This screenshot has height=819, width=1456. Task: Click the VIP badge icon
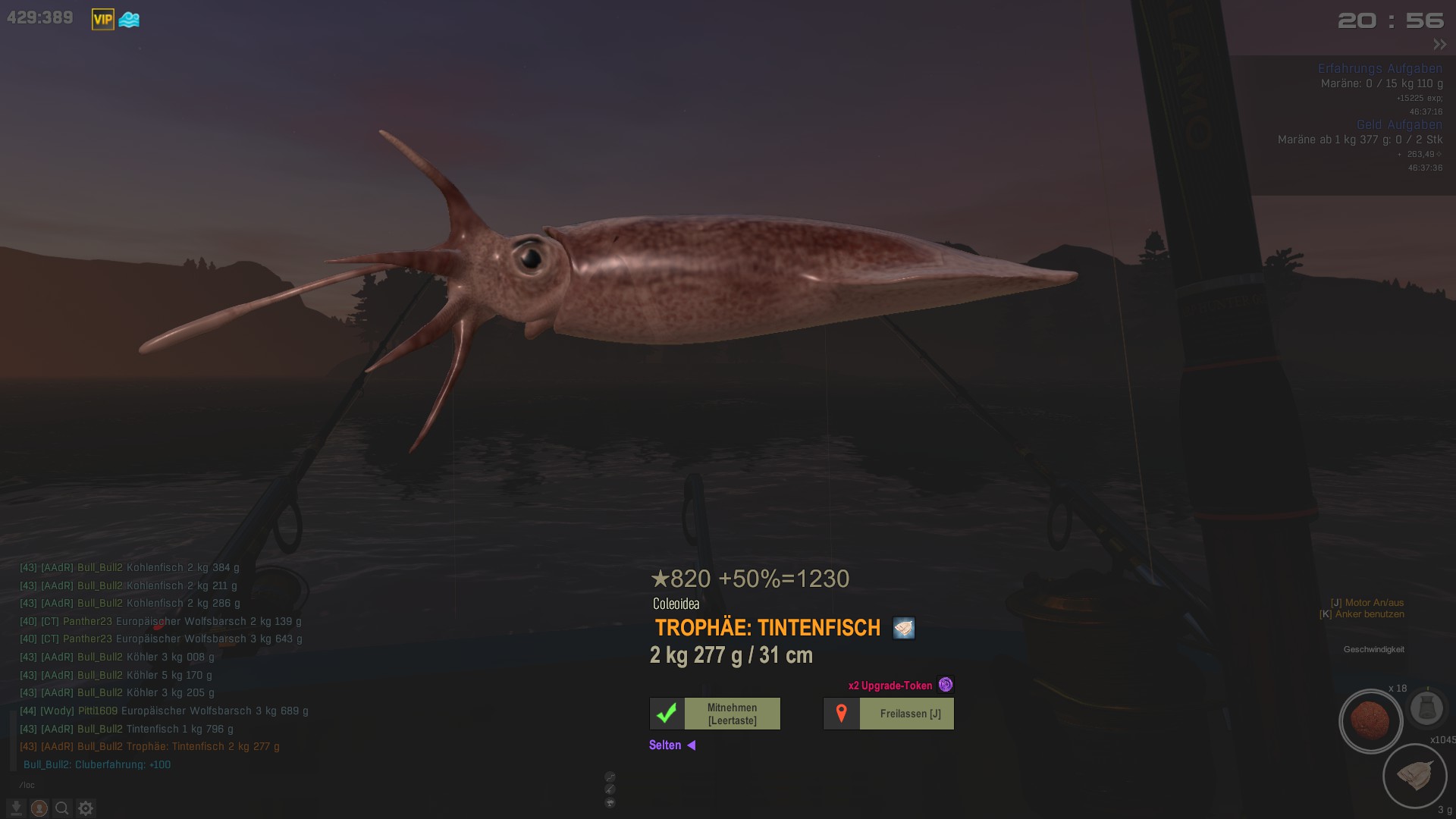pyautogui.click(x=102, y=20)
